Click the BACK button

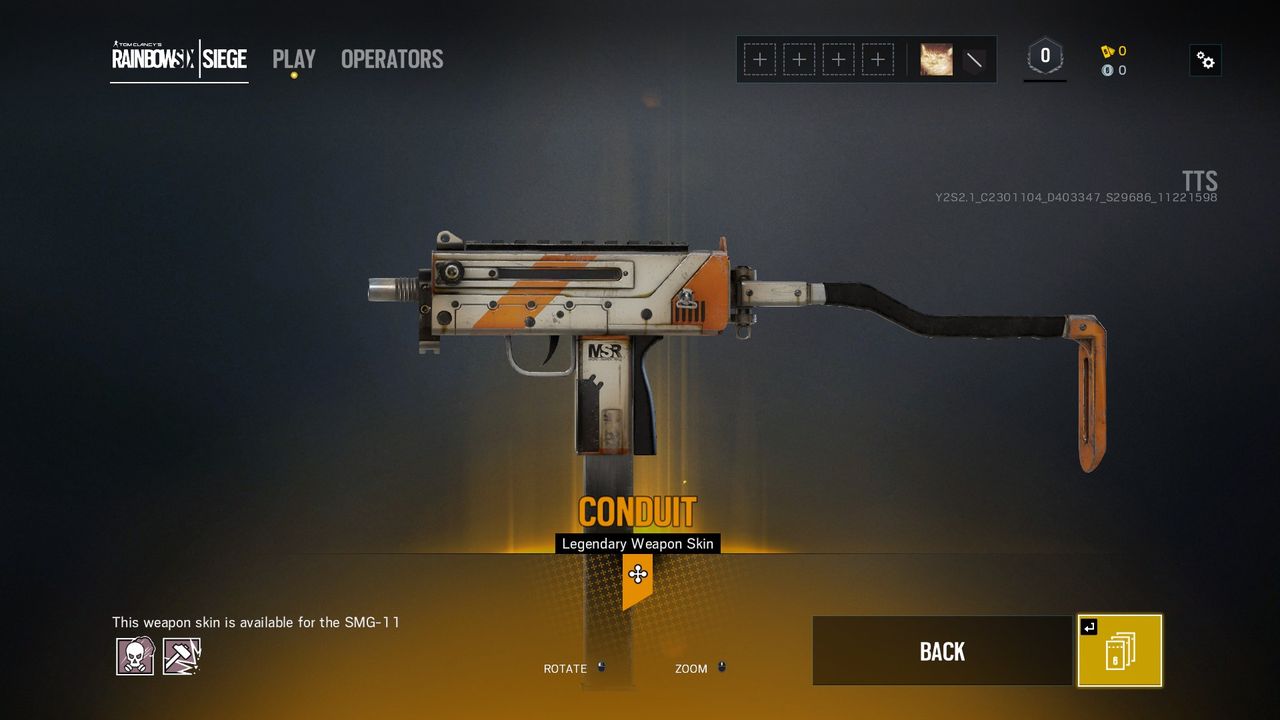pos(941,650)
